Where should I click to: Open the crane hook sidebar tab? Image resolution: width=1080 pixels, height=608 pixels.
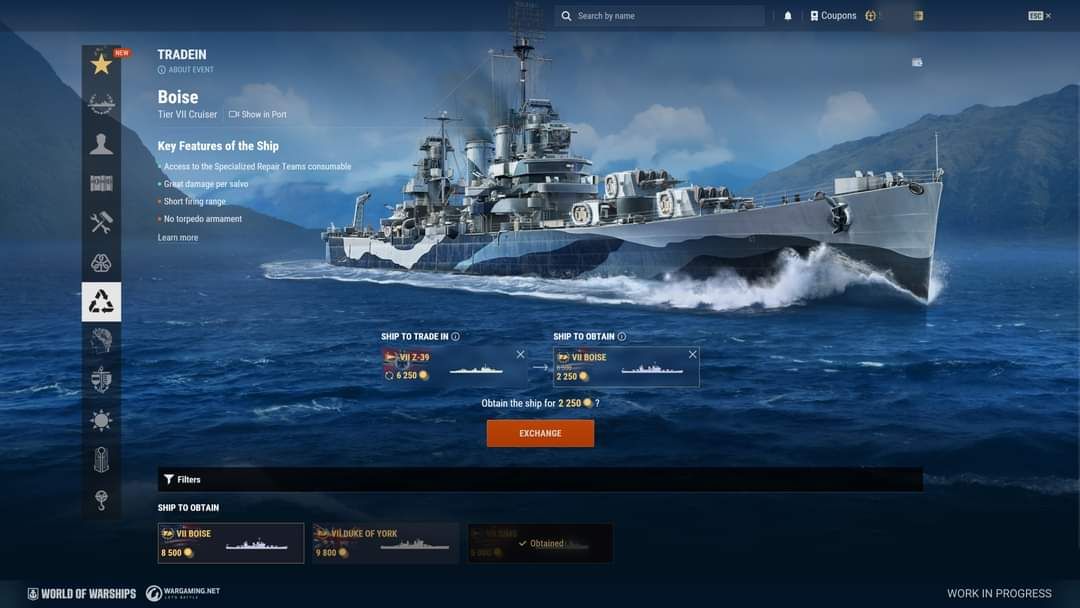[101, 499]
